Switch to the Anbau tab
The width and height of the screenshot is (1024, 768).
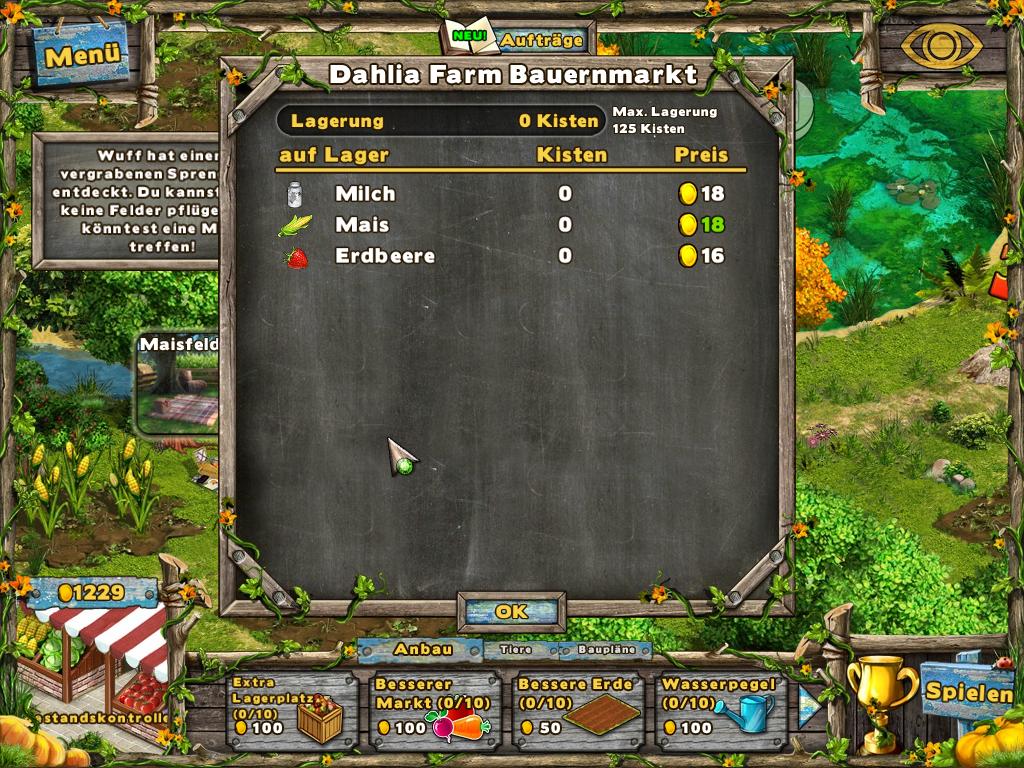[x=421, y=649]
